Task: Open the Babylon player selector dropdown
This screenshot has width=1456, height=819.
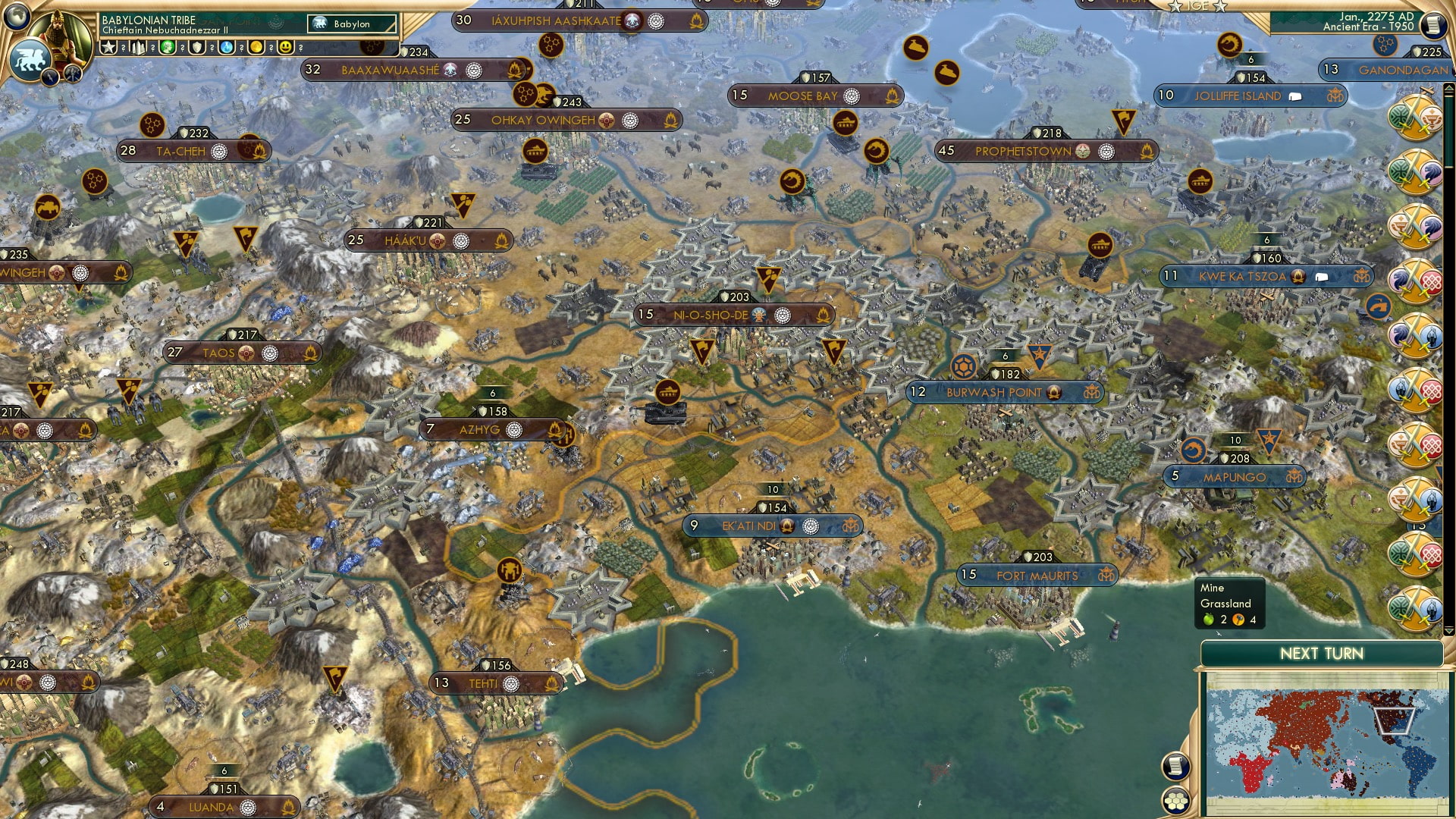Action: coord(350,24)
